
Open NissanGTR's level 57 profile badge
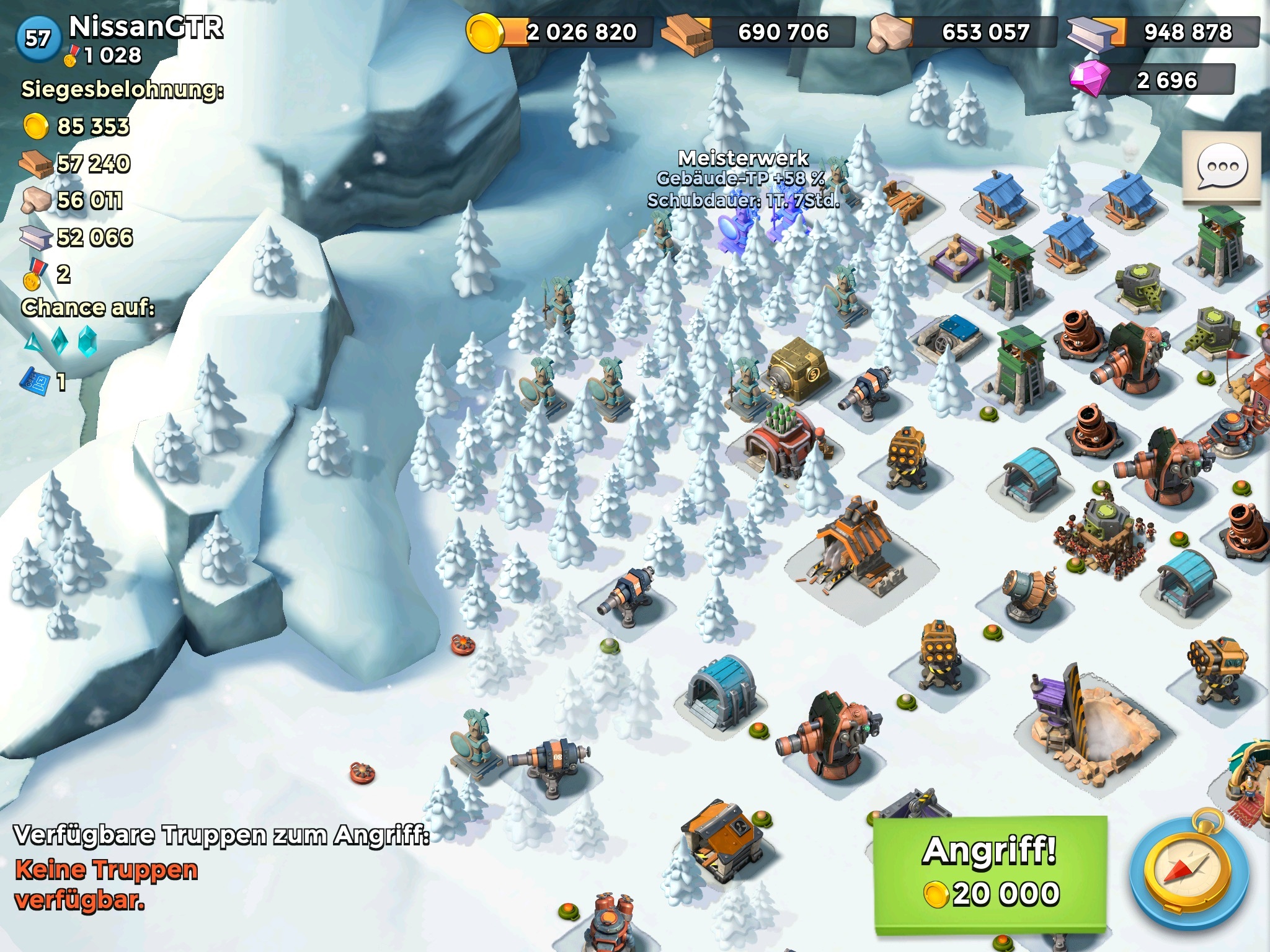(x=38, y=38)
